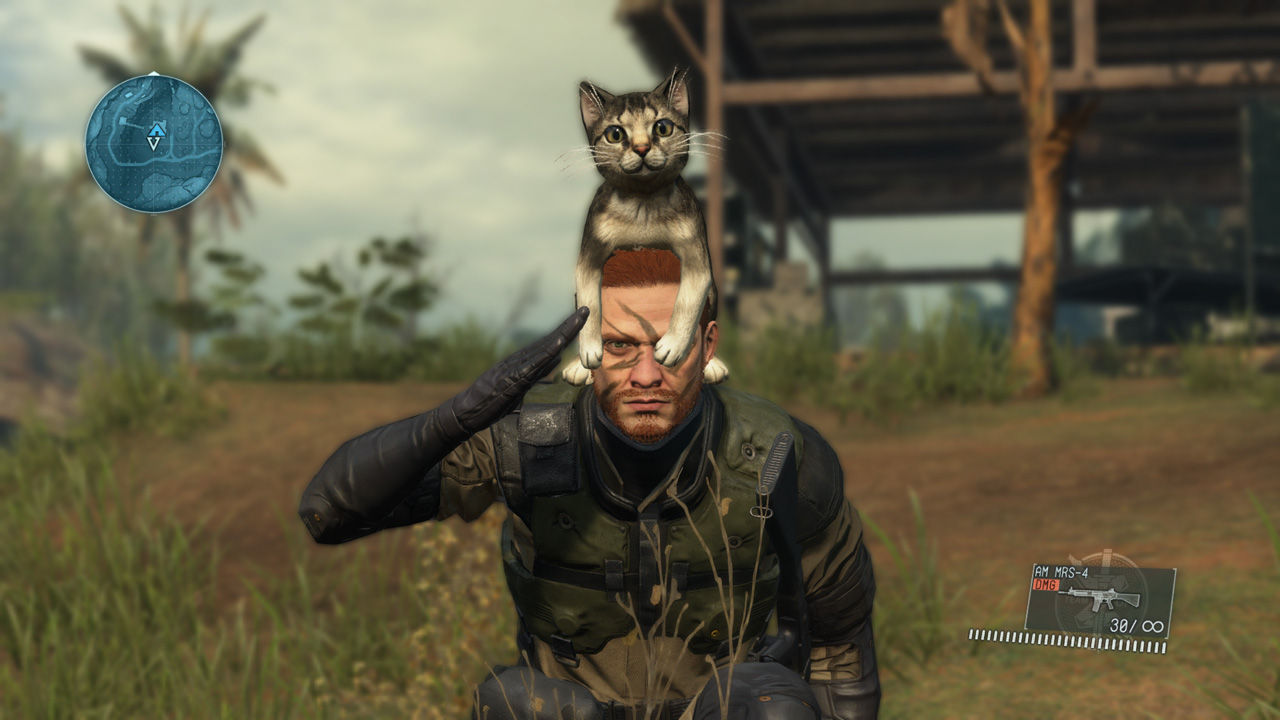
Task: Toggle the weapon info panel visibility
Action: pos(1100,600)
